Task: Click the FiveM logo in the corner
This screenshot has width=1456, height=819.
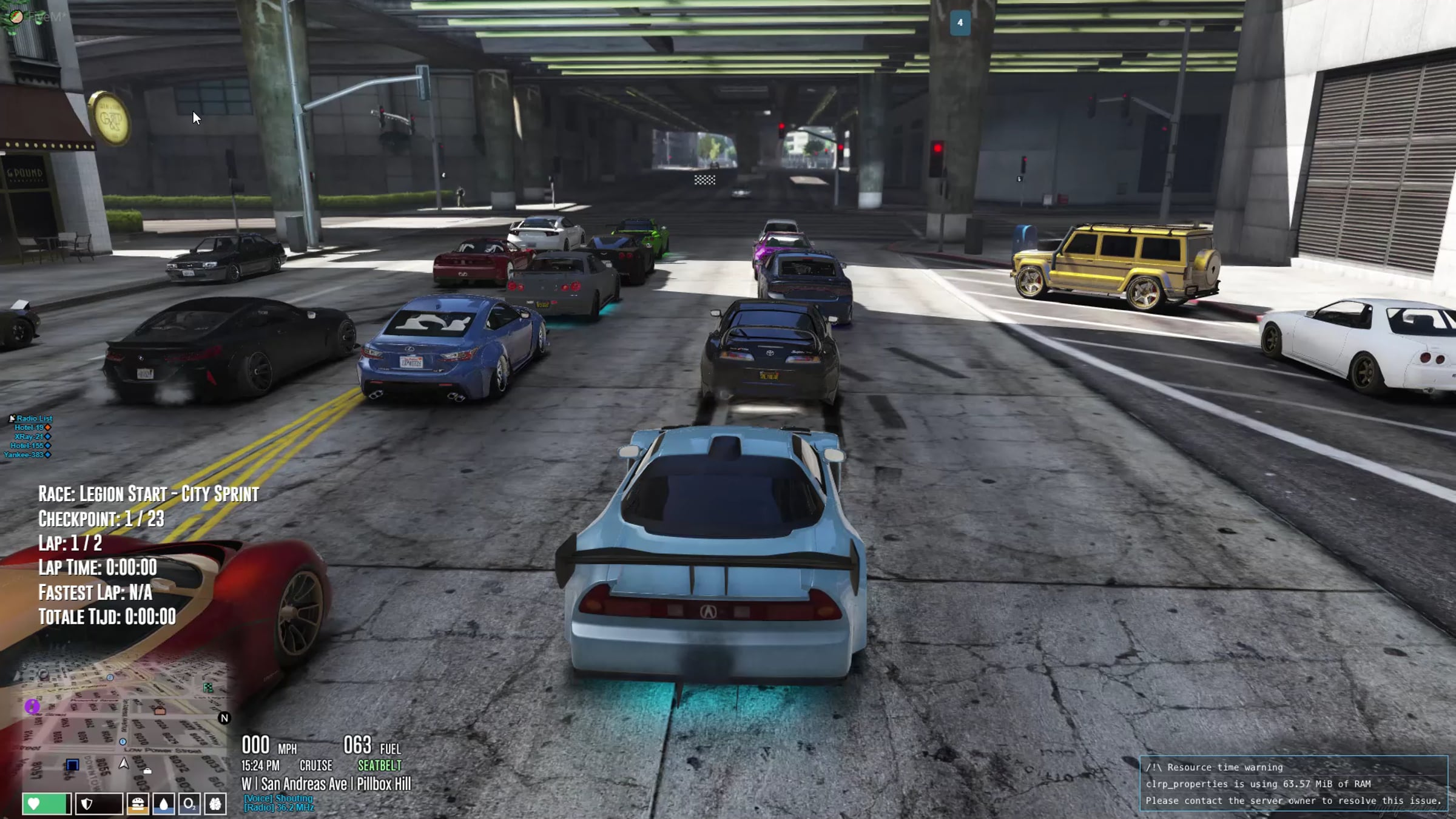Action: [x=16, y=16]
